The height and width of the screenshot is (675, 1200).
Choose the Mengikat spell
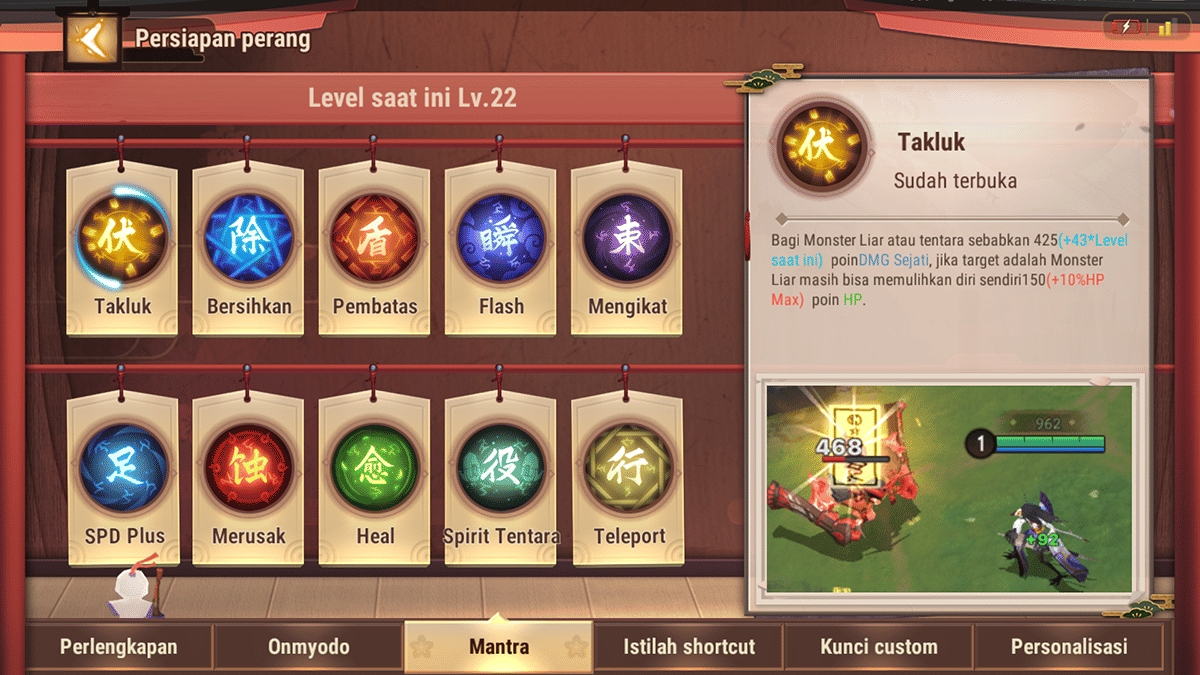click(626, 240)
